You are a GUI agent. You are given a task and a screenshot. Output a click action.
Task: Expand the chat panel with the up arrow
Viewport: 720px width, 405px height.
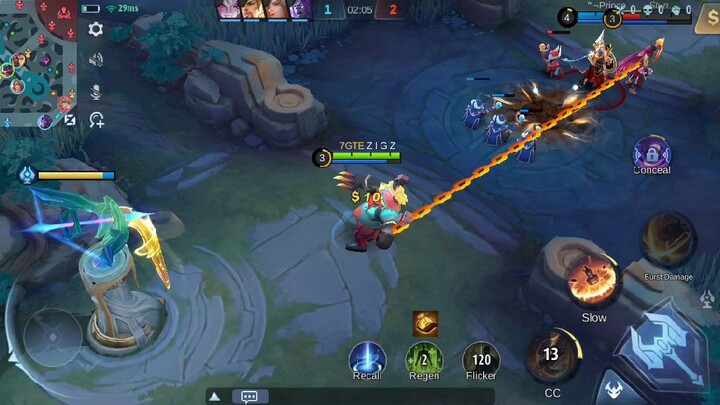[215, 396]
